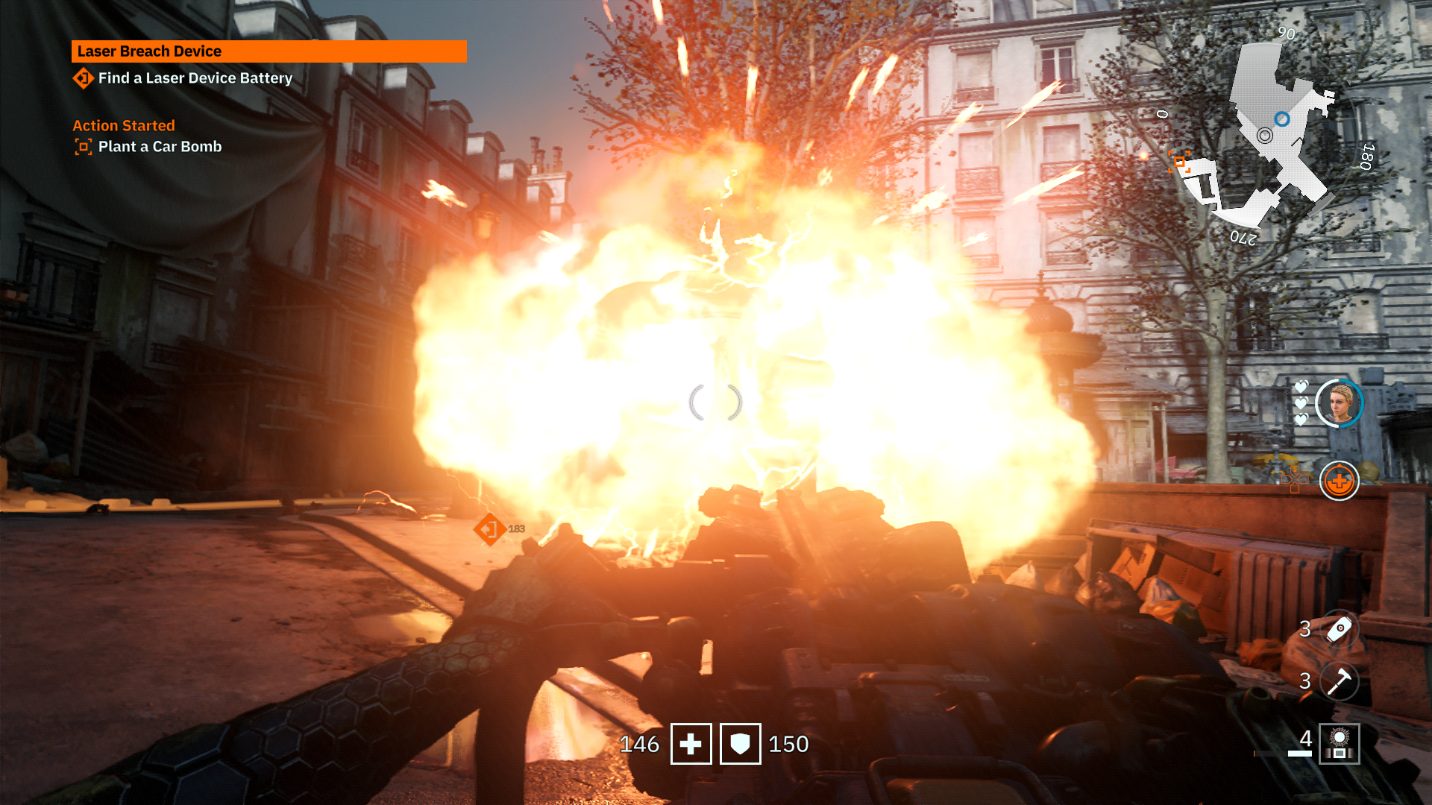Click the orange target marker on the minimap
The width and height of the screenshot is (1432, 805).
click(x=1180, y=161)
